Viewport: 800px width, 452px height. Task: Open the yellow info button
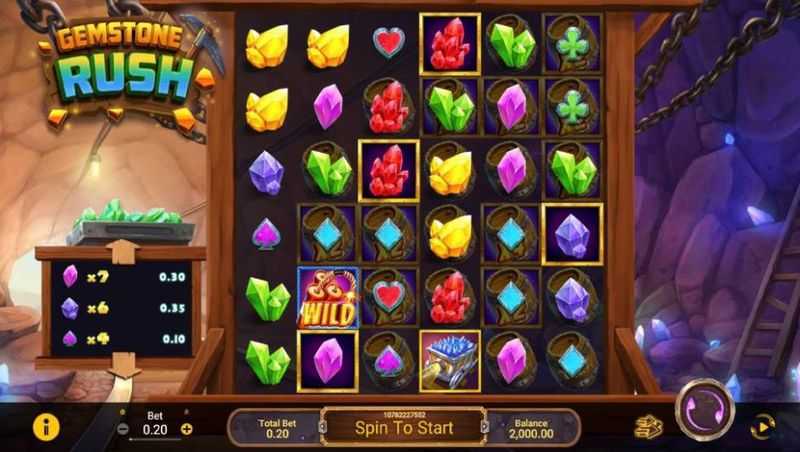(46, 427)
